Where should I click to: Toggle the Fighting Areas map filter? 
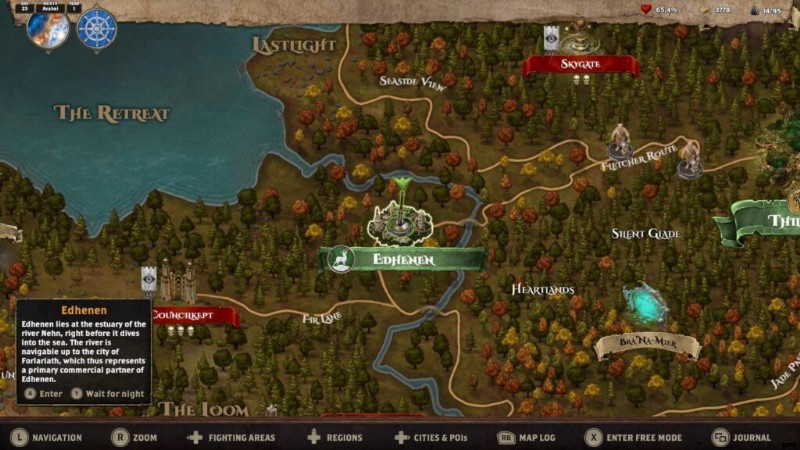point(231,437)
